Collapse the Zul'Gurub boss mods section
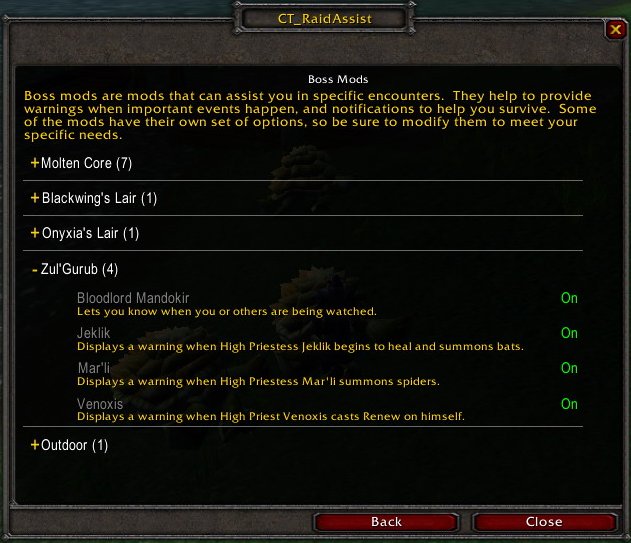 [74, 269]
